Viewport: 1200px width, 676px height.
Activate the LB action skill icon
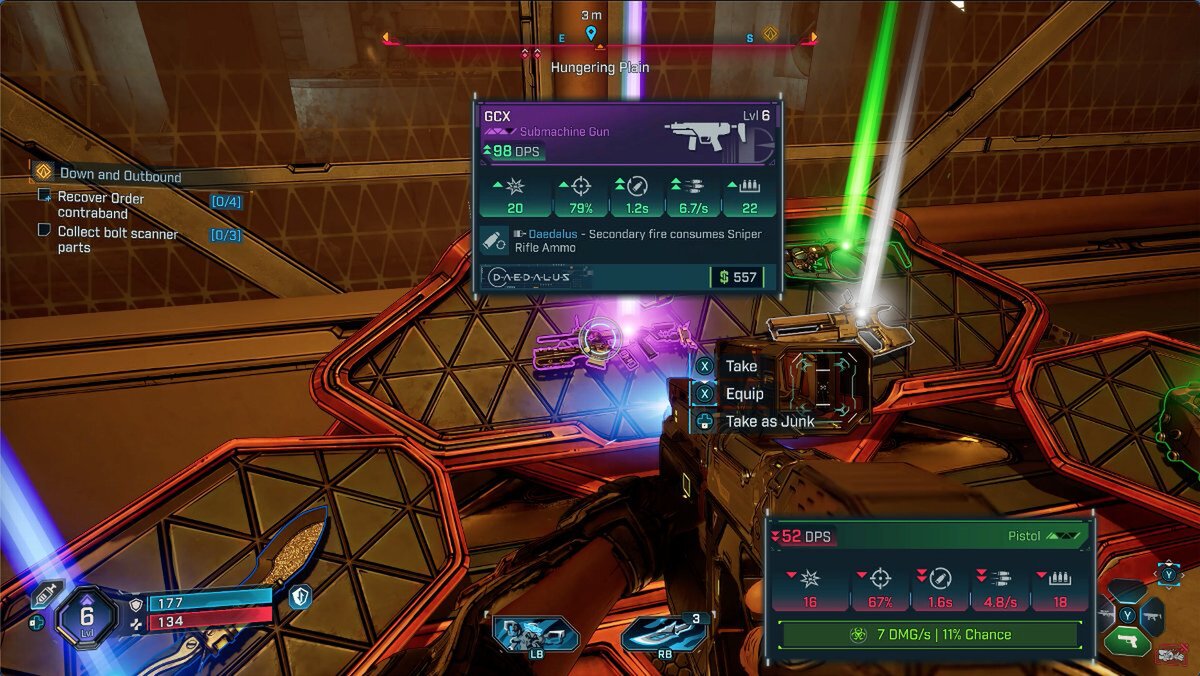(535, 634)
